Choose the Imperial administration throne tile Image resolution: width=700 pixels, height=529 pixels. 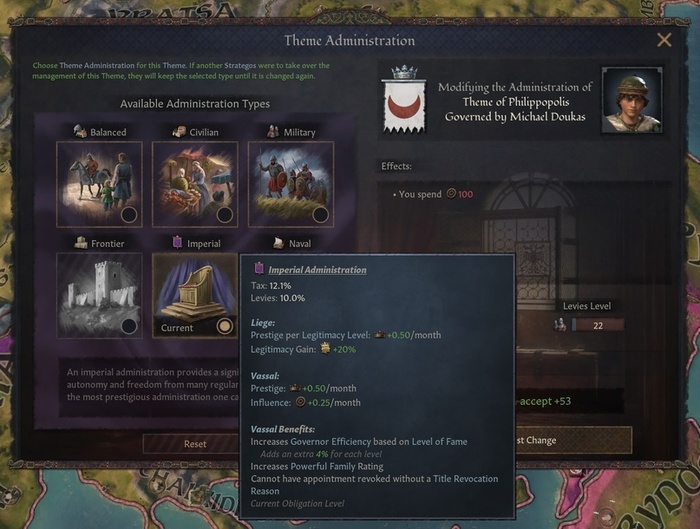click(195, 294)
